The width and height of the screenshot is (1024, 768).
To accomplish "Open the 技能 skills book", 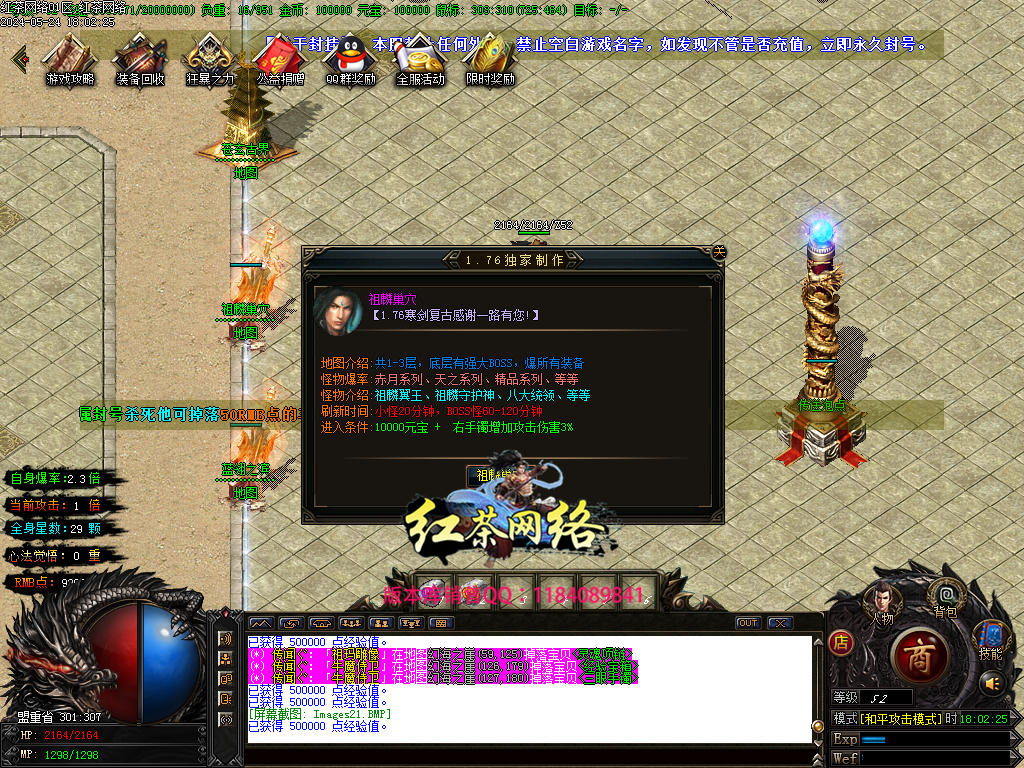I will tap(990, 638).
